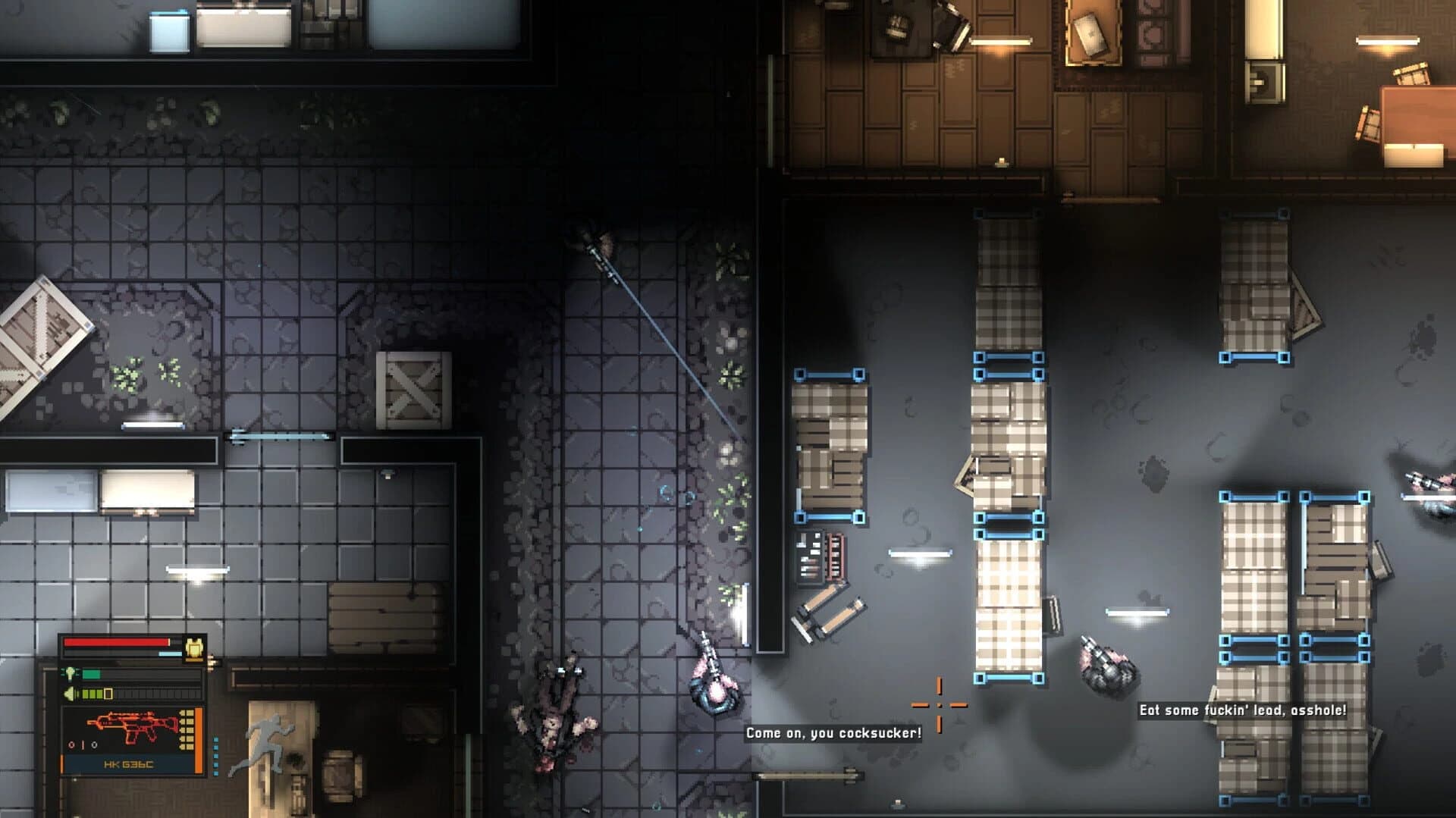1456x818 pixels.
Task: Click the body armor icon on the health panel
Action: tap(194, 649)
